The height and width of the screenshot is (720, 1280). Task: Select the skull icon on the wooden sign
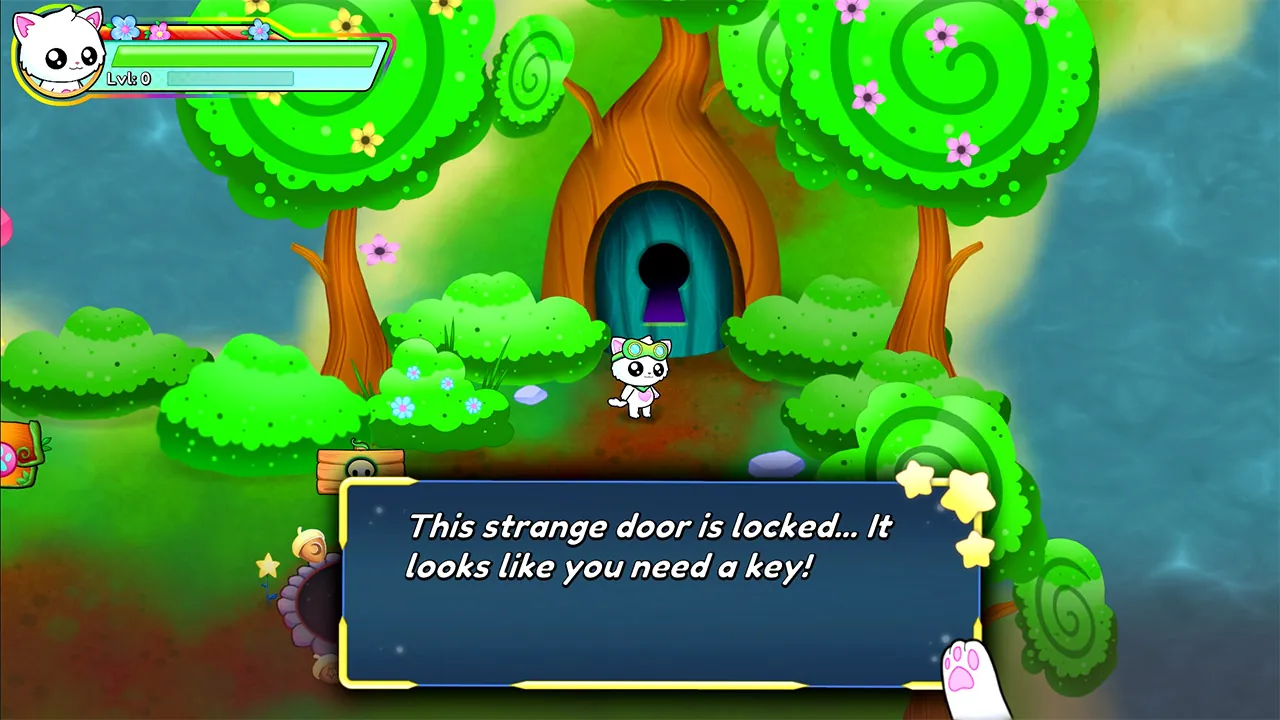coord(361,468)
